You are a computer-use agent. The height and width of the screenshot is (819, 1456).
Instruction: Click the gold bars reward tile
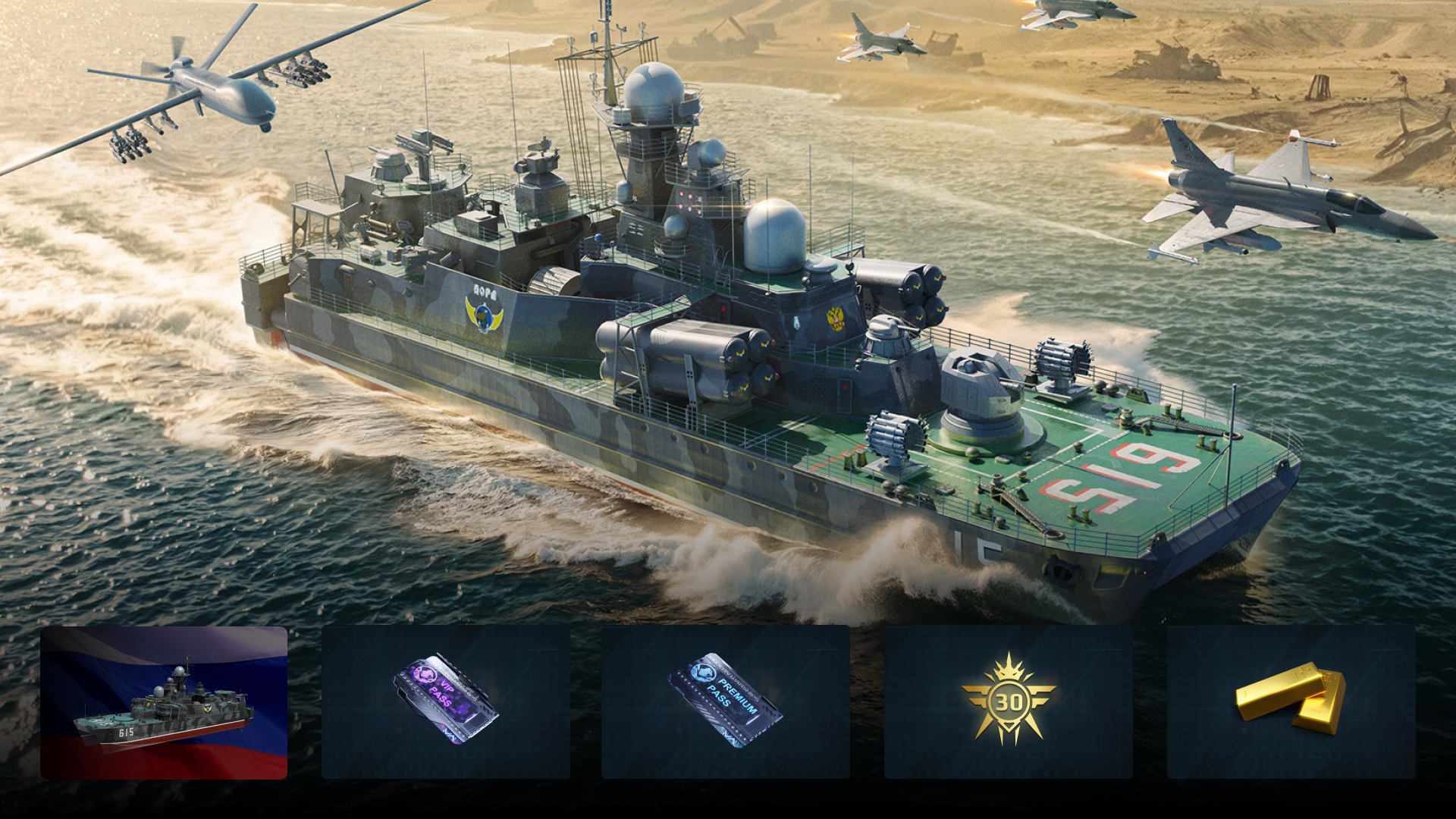1291,702
